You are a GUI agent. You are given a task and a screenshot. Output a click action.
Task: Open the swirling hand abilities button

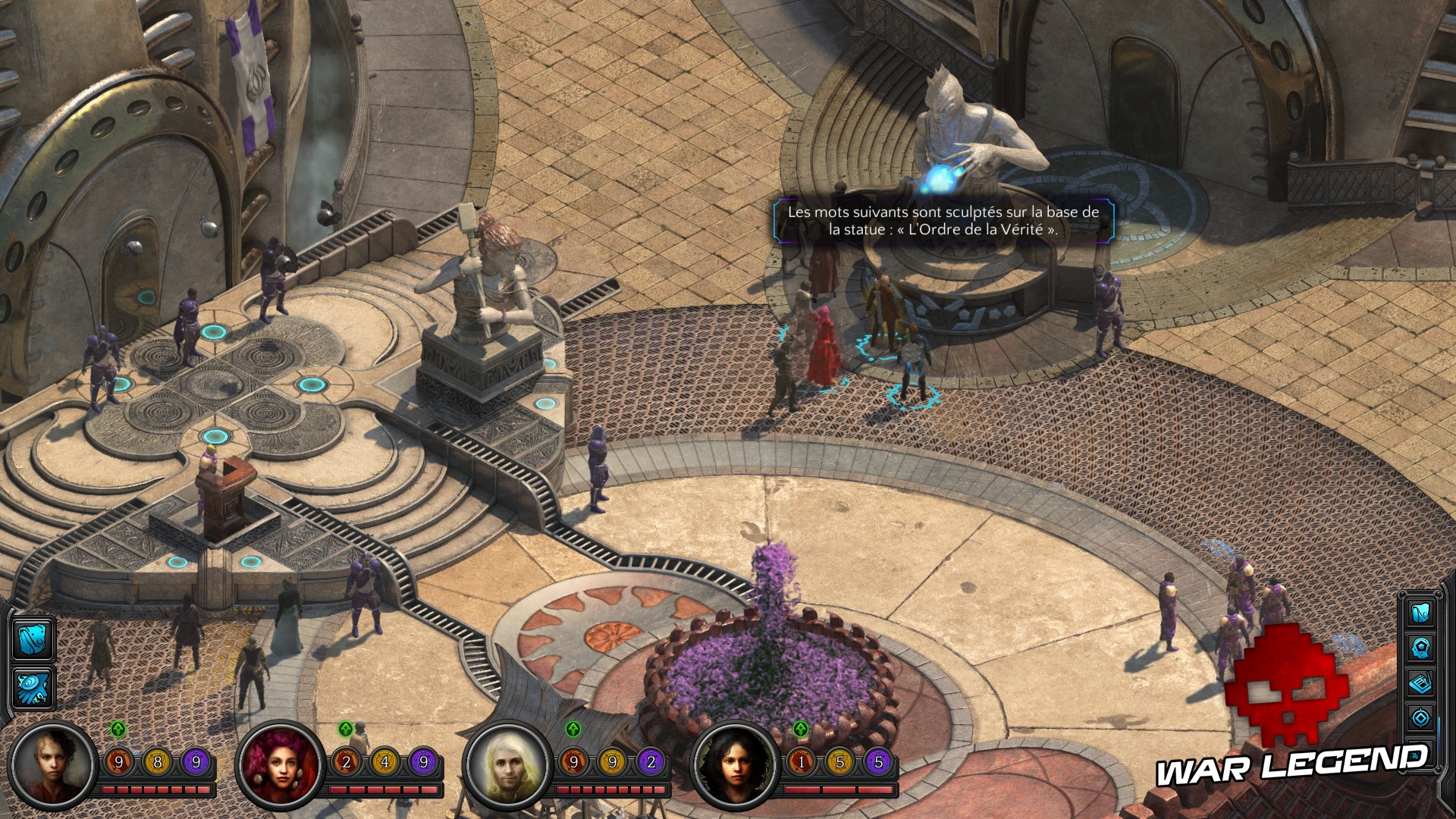point(32,688)
